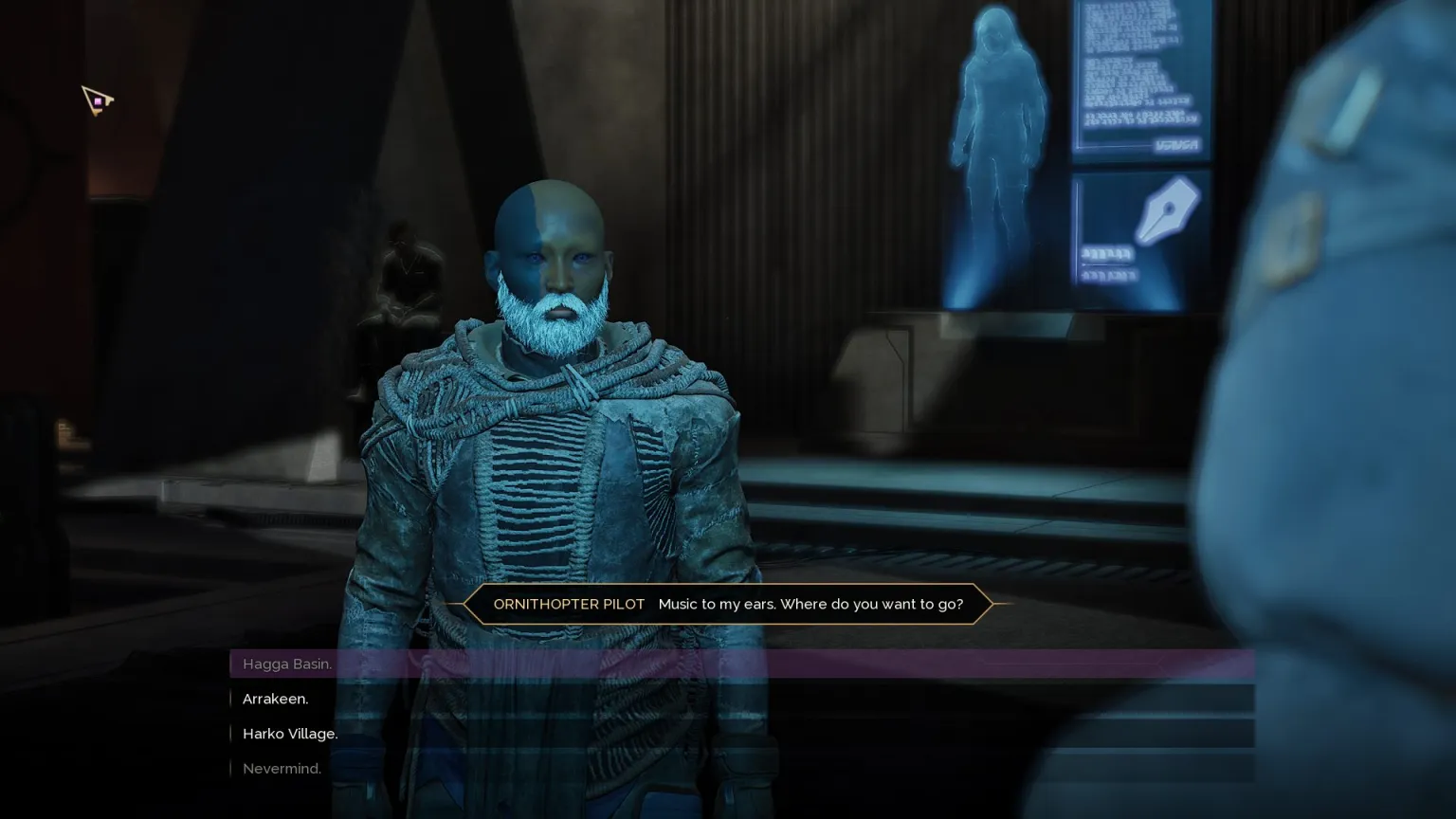Choose the Hagga Basin destination
The height and width of the screenshot is (819, 1456).
pyautogui.click(x=287, y=664)
